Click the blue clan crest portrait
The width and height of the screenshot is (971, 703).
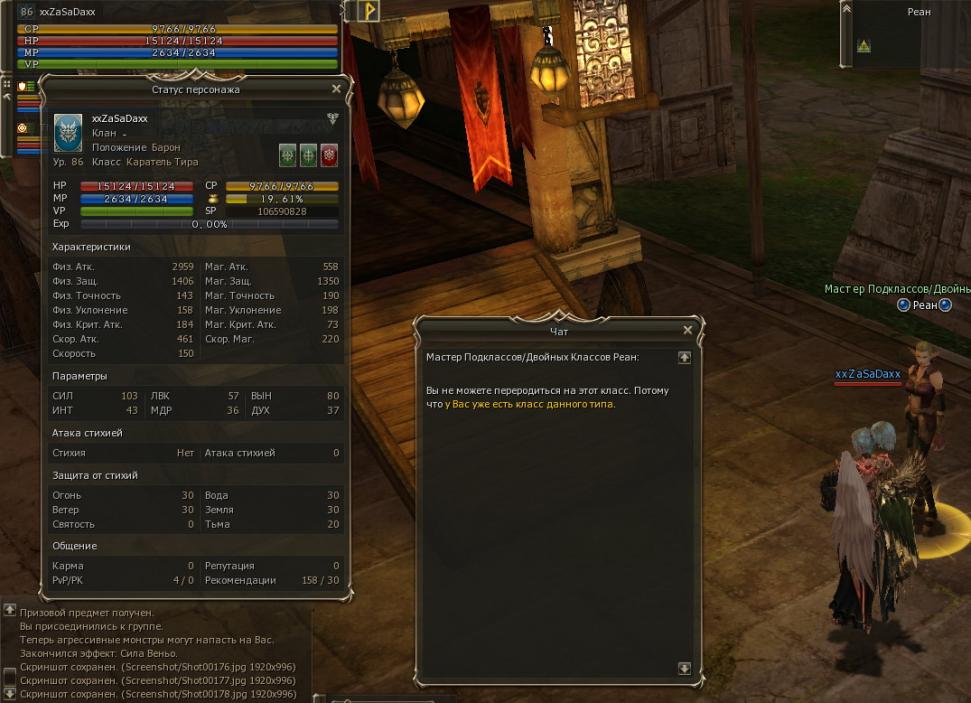coord(68,133)
